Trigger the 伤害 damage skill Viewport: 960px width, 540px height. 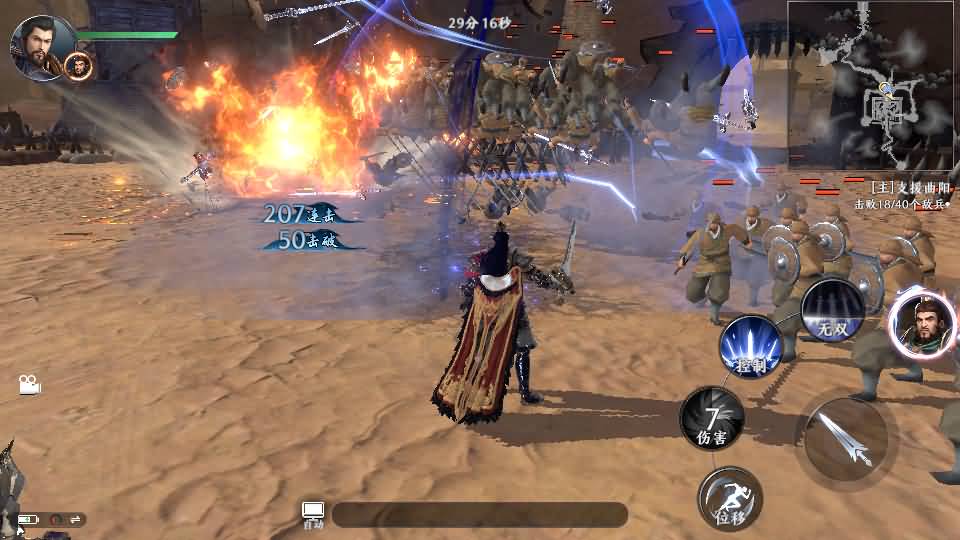point(712,418)
